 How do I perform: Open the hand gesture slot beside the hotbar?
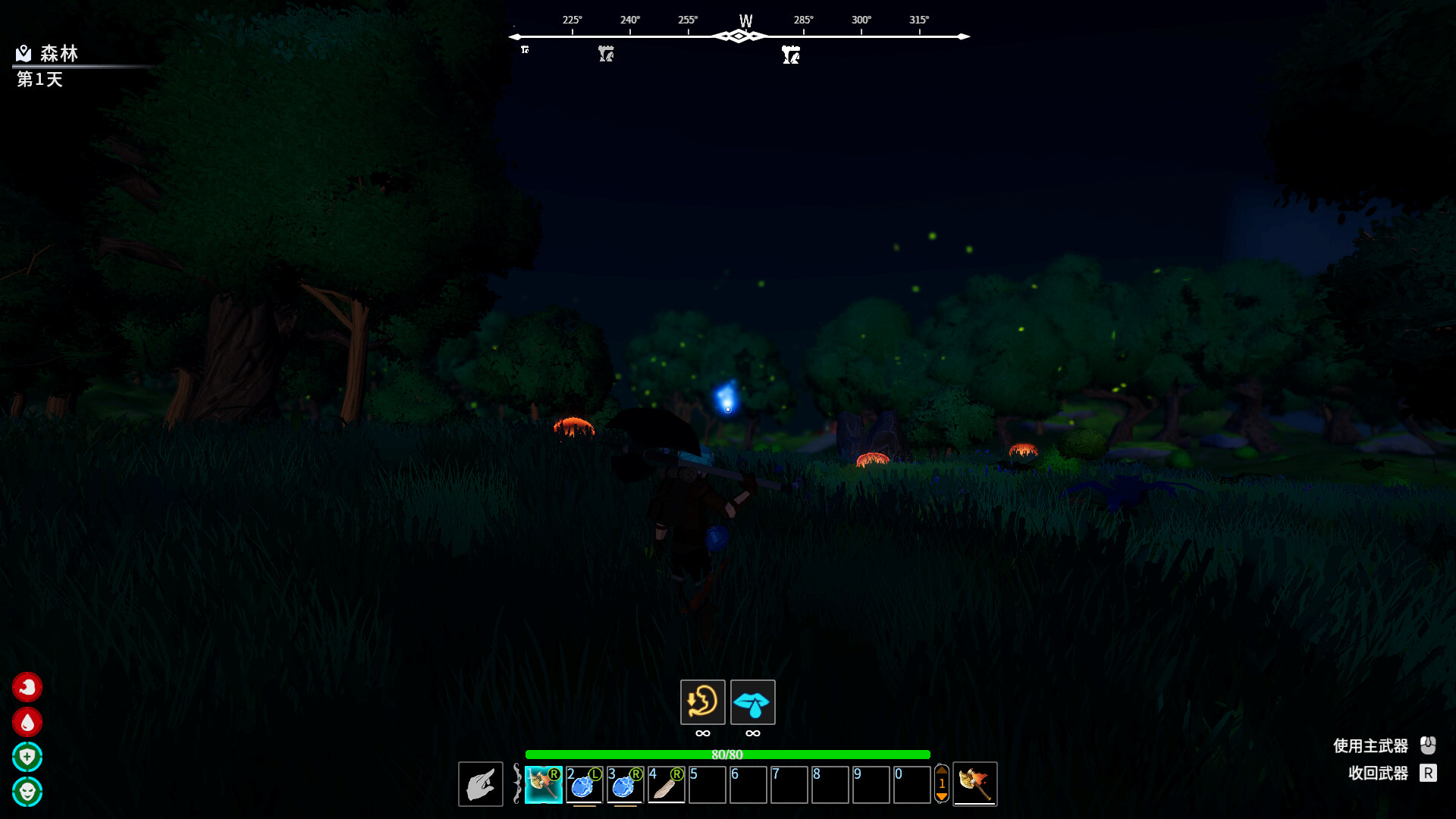(480, 784)
